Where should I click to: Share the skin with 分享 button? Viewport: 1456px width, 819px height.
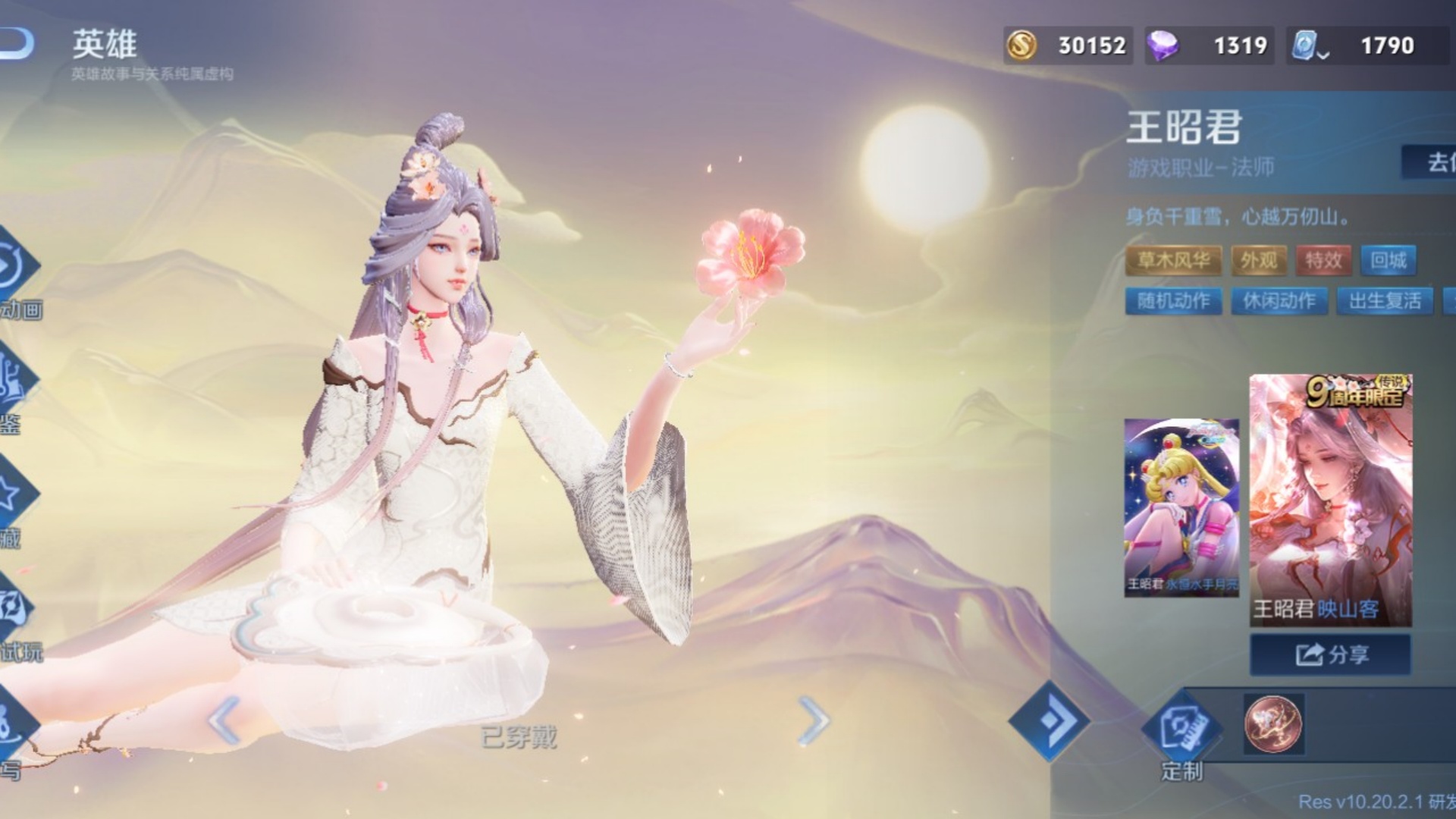click(x=1331, y=654)
